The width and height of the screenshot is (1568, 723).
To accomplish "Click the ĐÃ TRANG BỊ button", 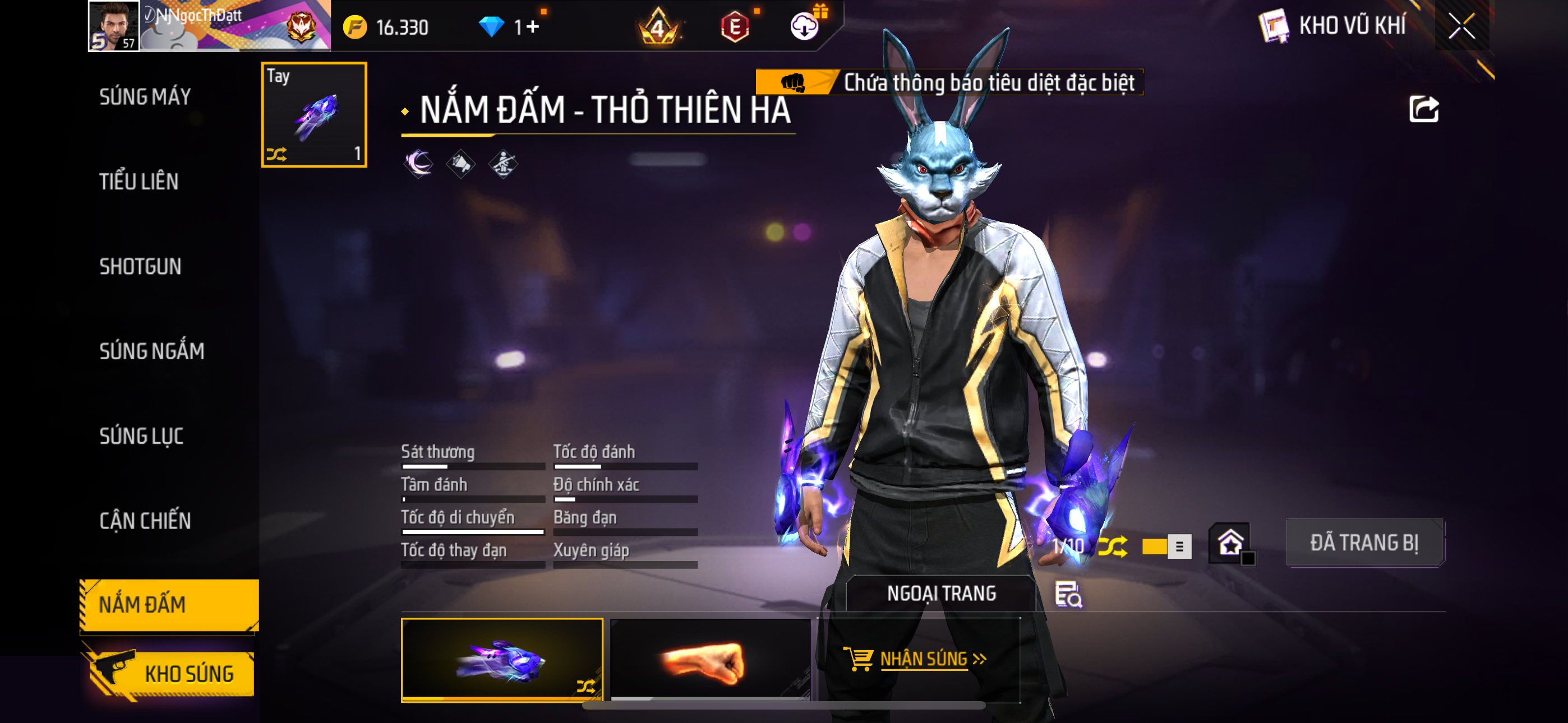I will tap(1364, 543).
